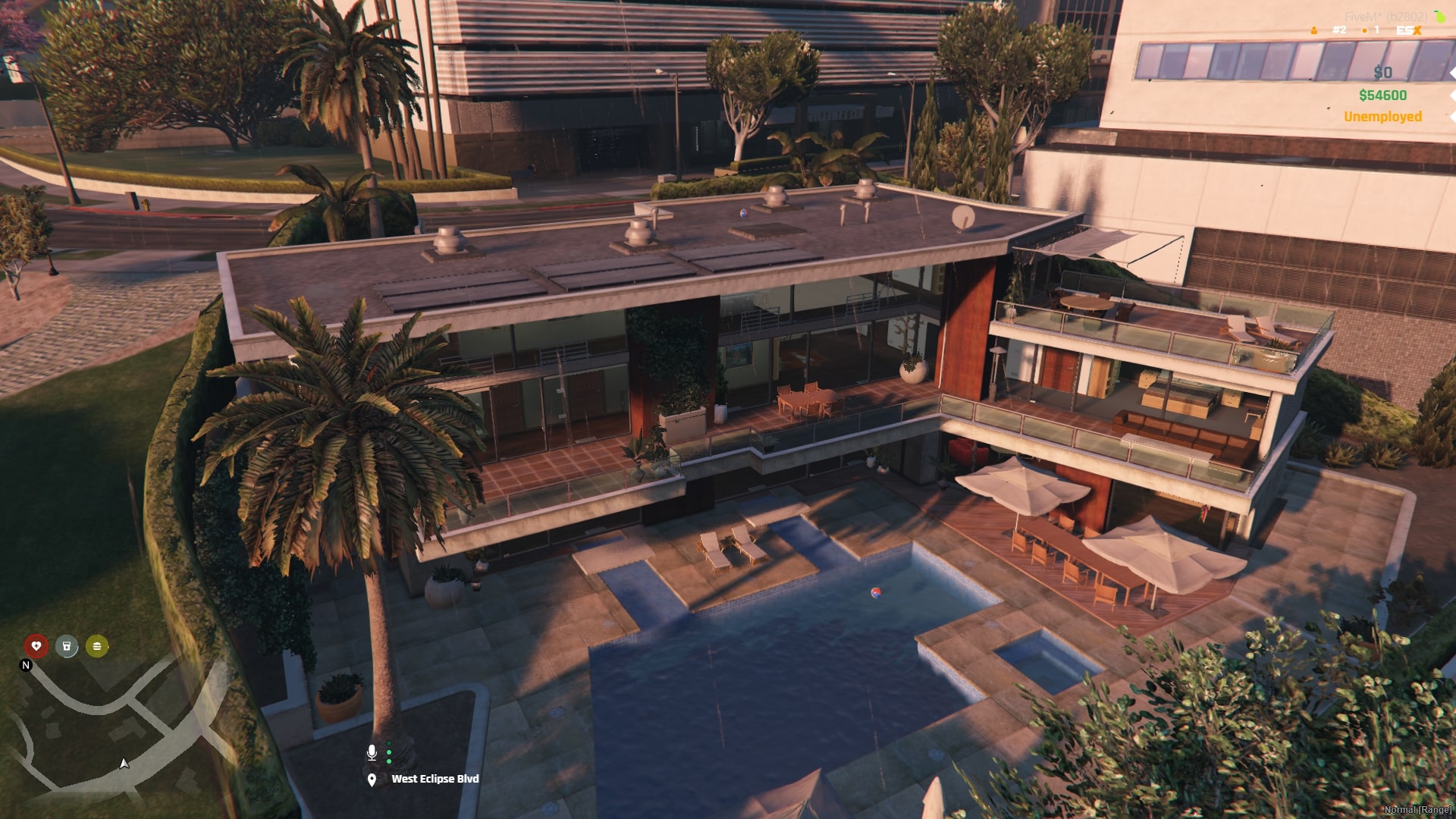
Task: Click the orange player count icon
Action: pyautogui.click(x=1314, y=30)
